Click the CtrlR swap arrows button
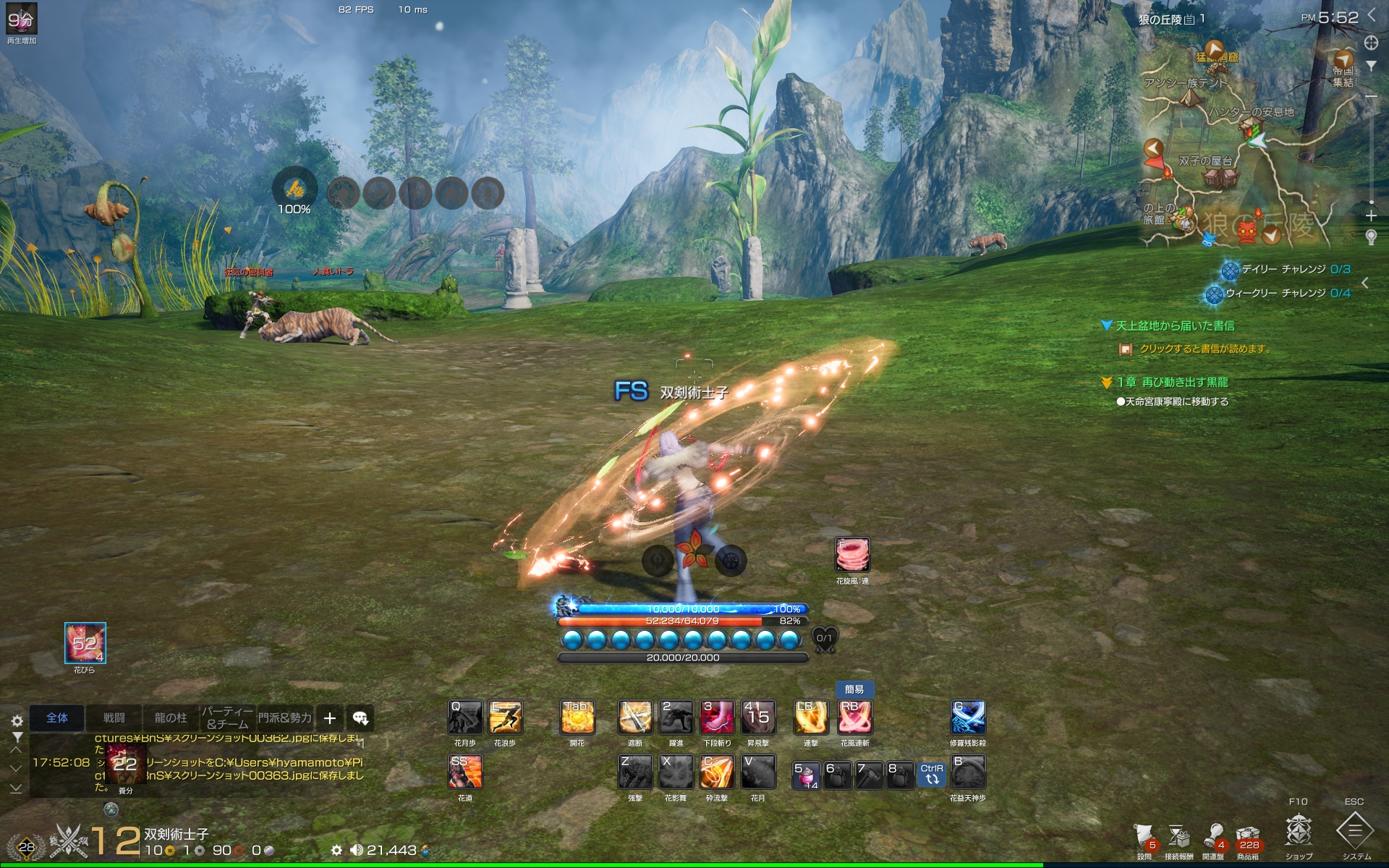The image size is (1389, 868). pyautogui.click(x=932, y=775)
